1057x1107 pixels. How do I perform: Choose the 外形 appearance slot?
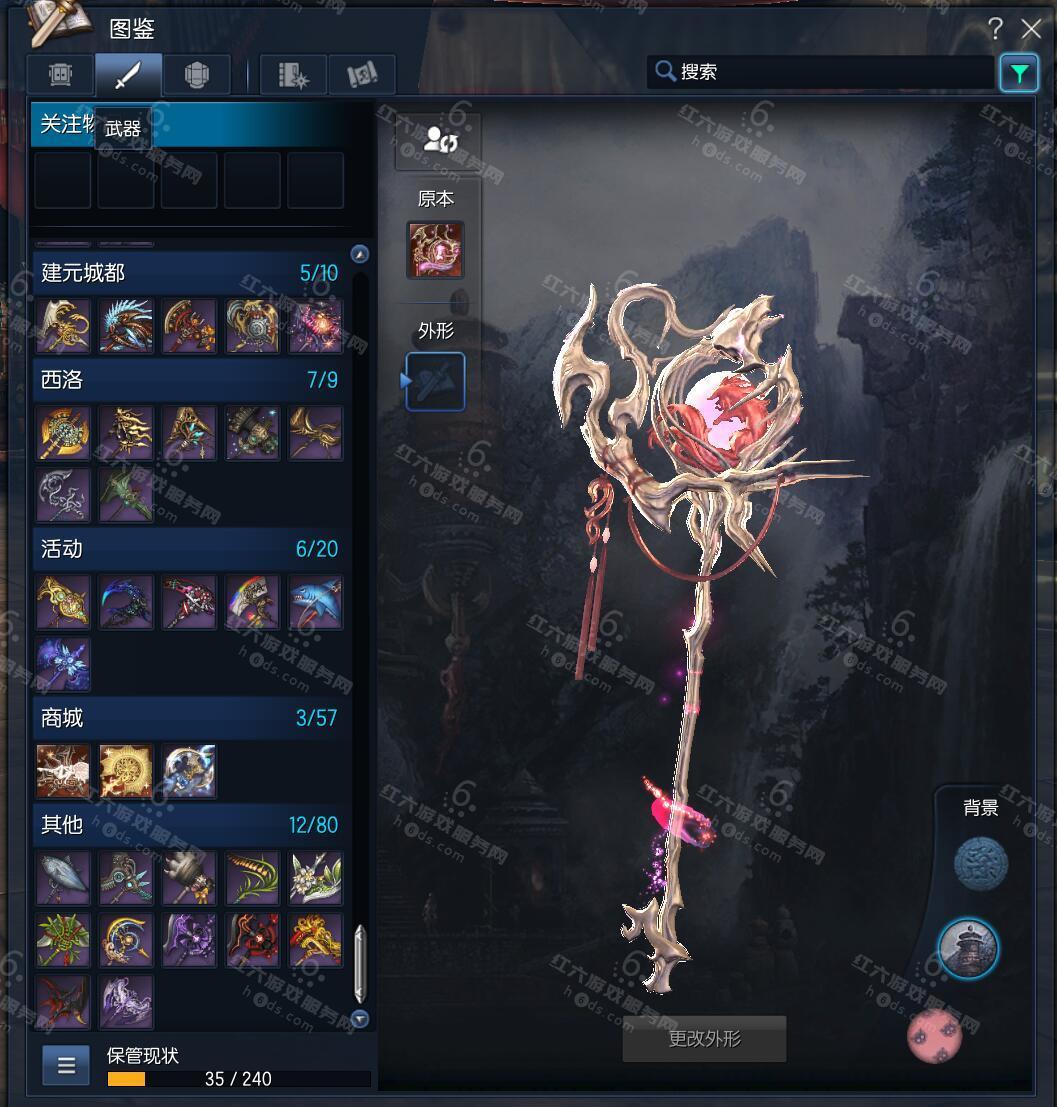[435, 381]
